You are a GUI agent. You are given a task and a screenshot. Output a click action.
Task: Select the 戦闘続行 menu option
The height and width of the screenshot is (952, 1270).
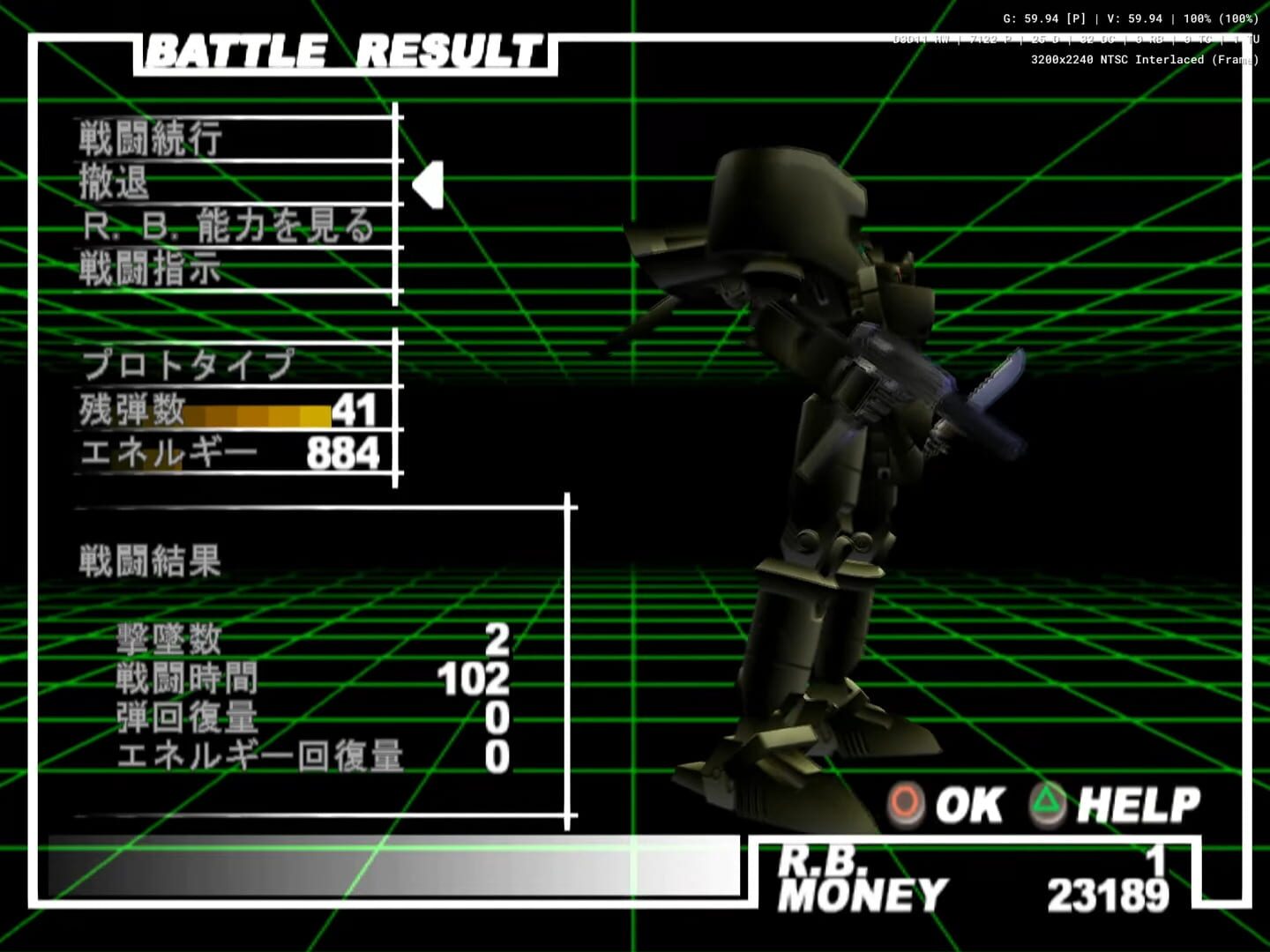150,138
